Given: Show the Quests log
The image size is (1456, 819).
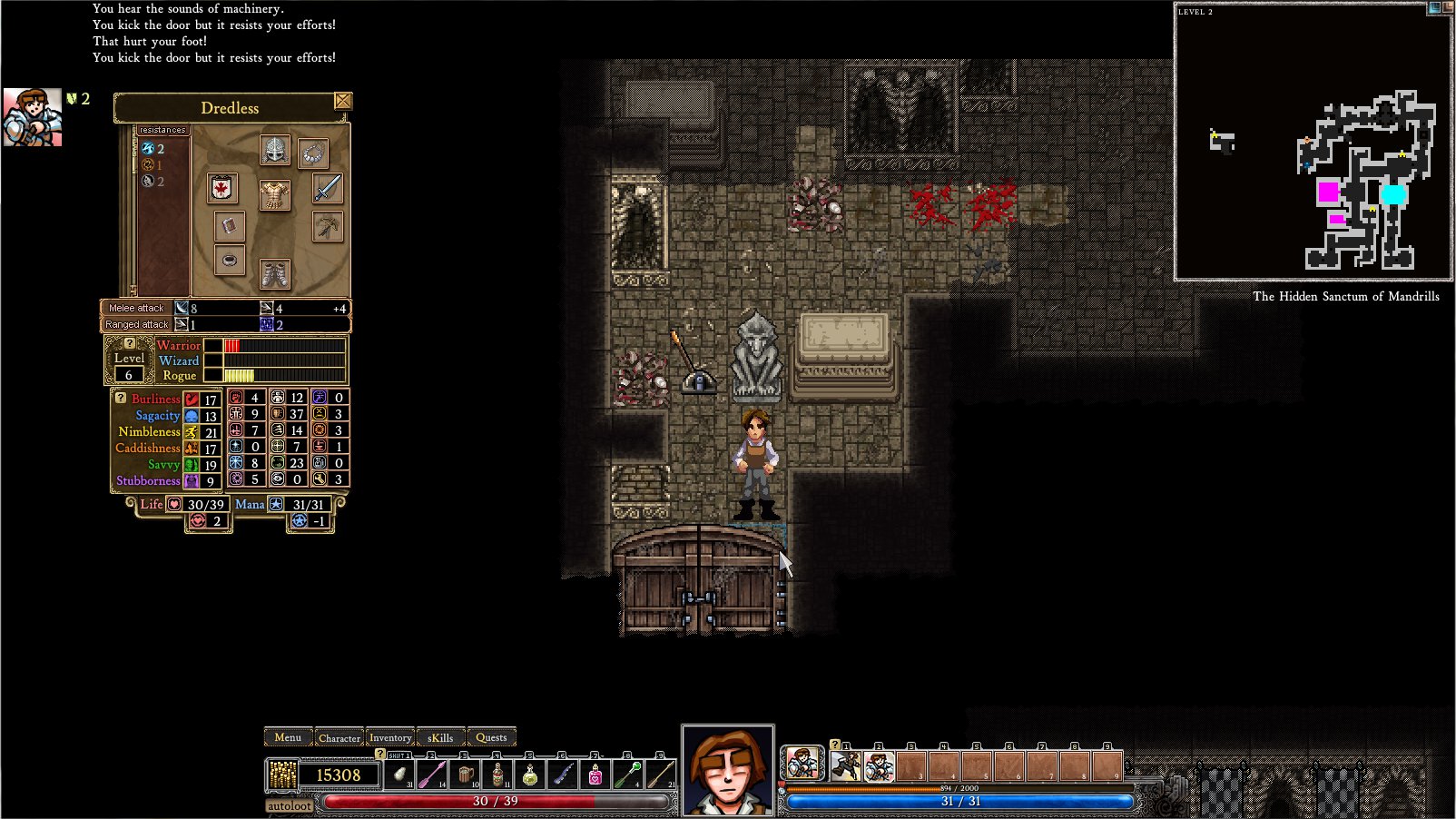Looking at the screenshot, I should click(491, 737).
